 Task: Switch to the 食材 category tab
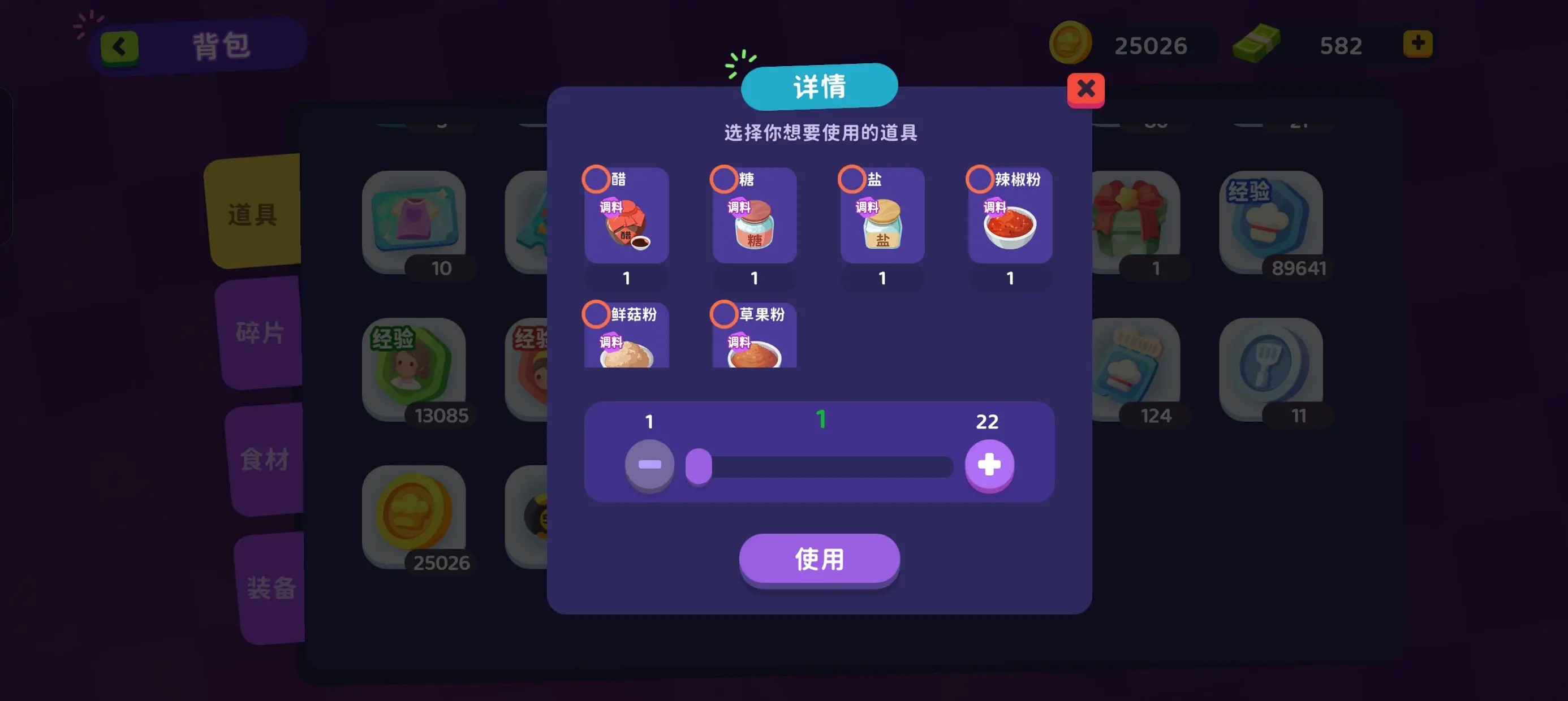[x=266, y=460]
